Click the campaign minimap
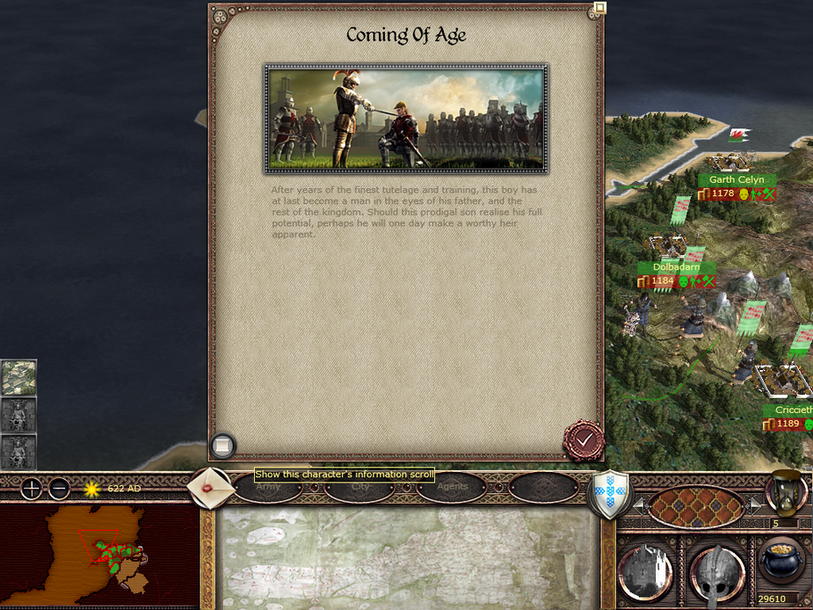This screenshot has height=610, width=813. point(98,555)
